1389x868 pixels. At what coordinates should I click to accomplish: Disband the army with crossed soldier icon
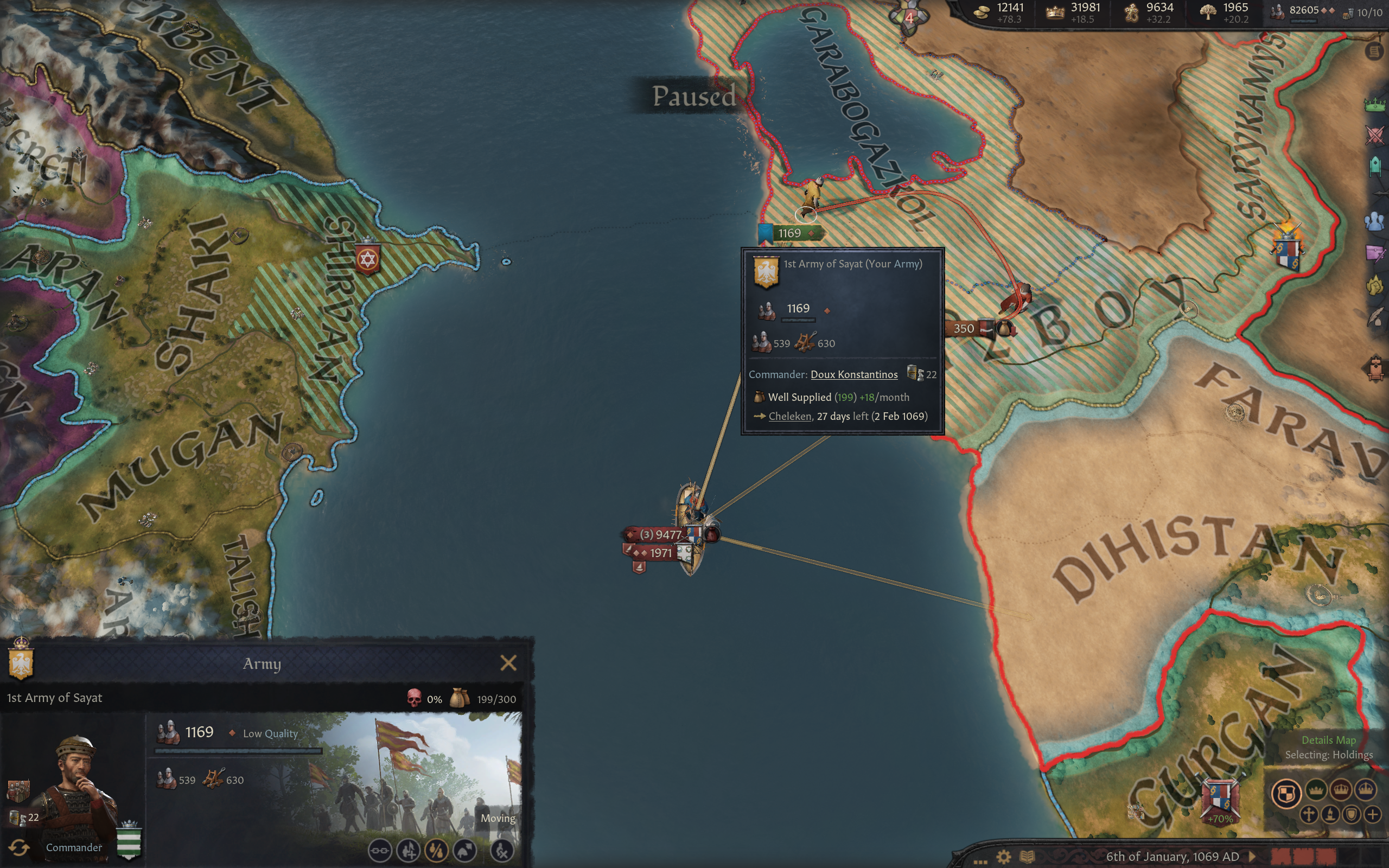point(502,850)
